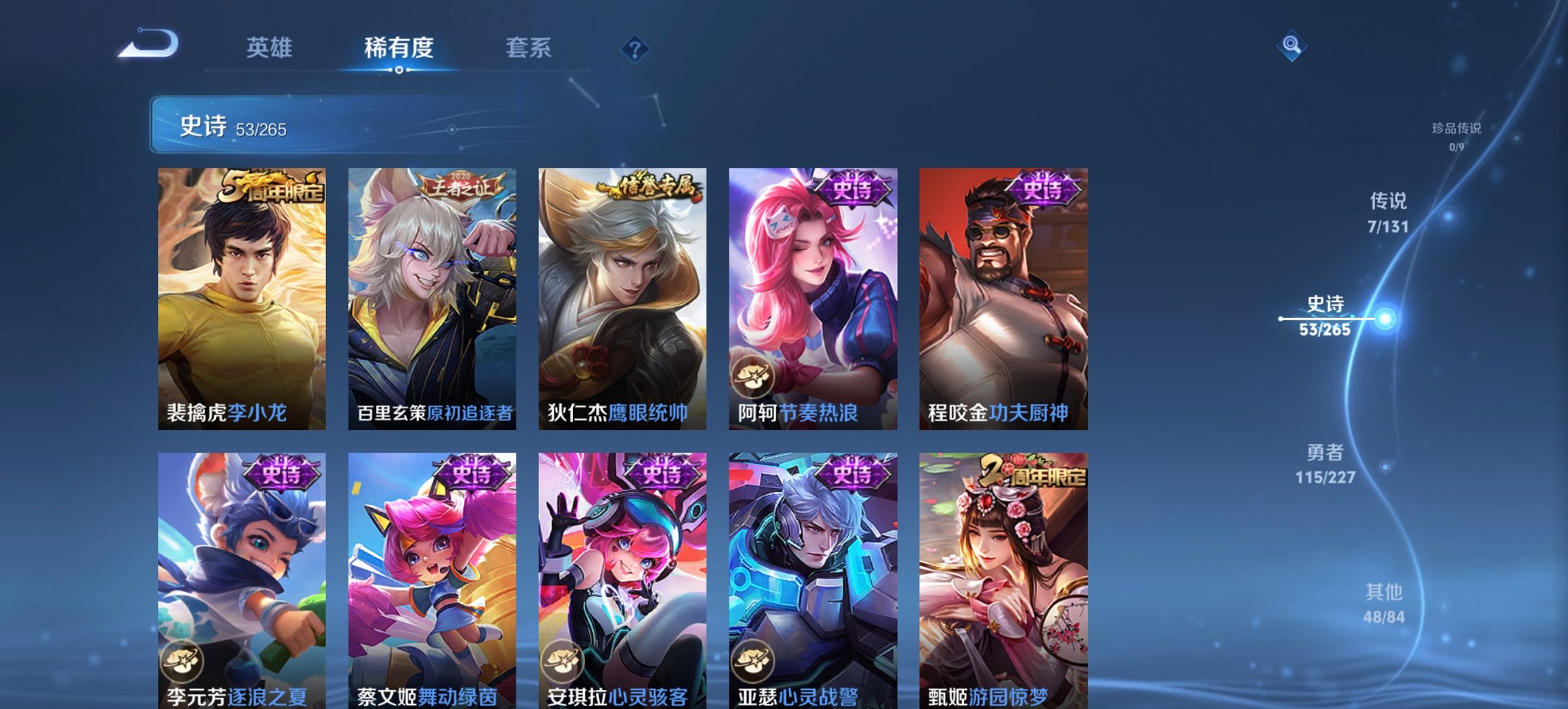The height and width of the screenshot is (709, 1568).
Task: Click the question mark help icon
Action: [634, 48]
